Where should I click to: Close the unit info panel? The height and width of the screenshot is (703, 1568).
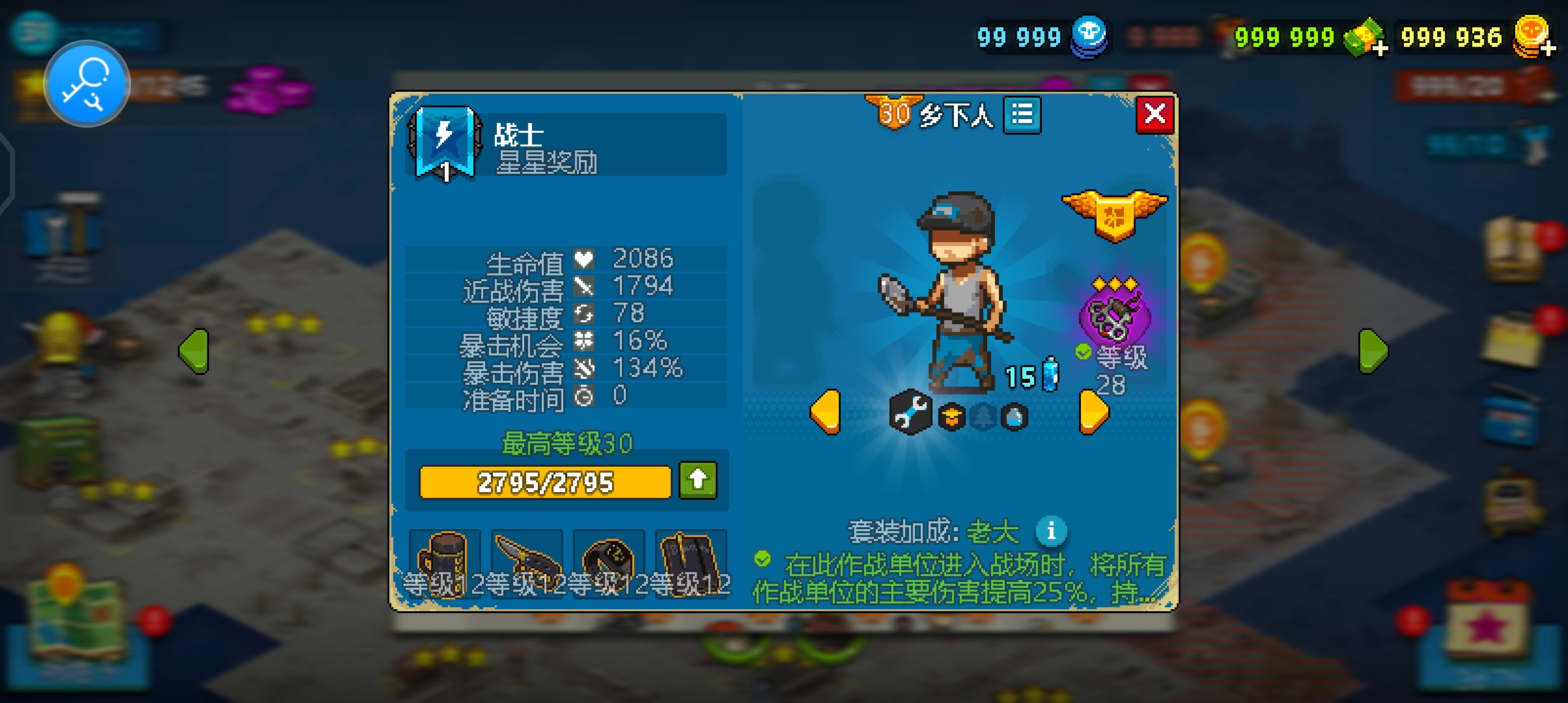pos(1155,115)
